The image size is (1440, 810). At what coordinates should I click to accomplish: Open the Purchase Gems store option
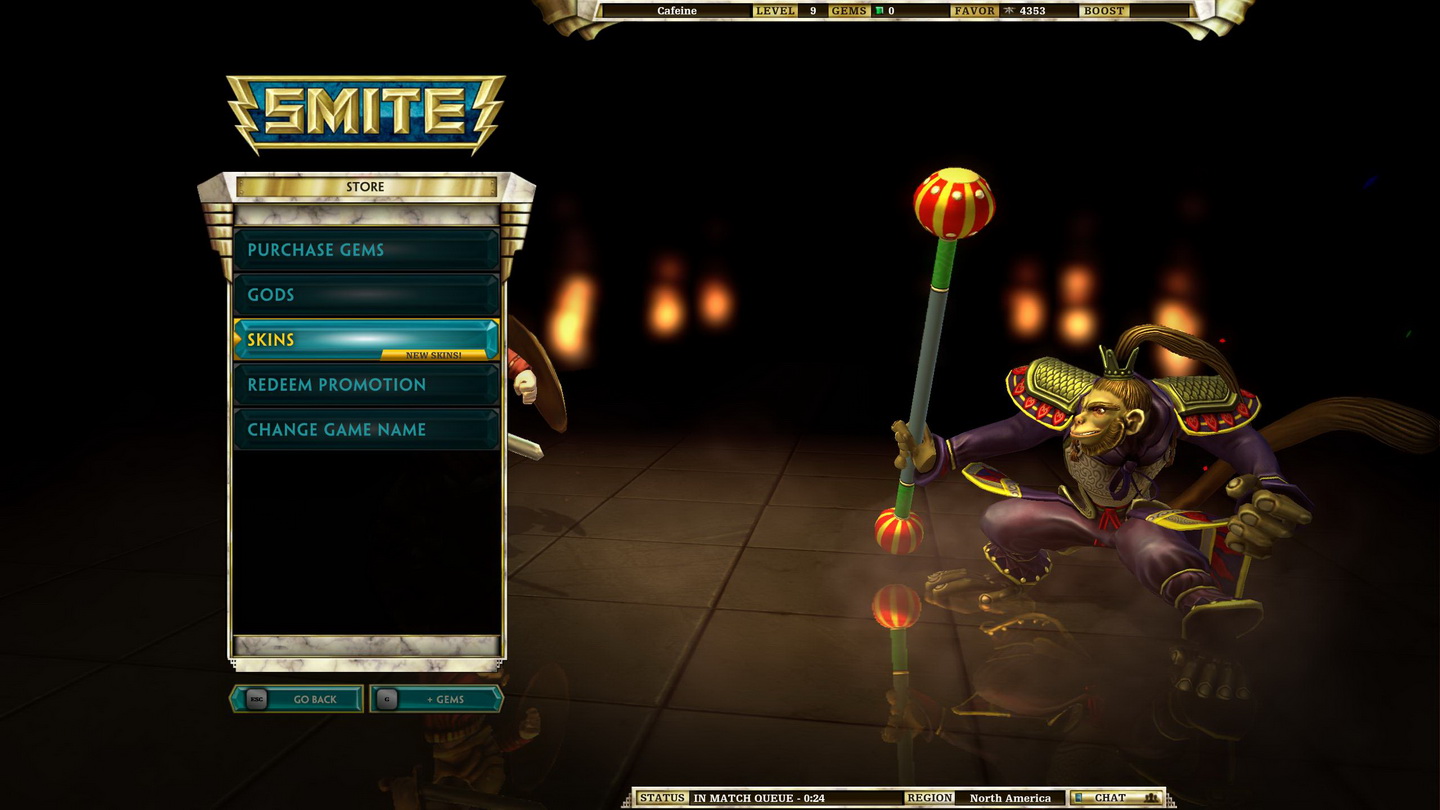coord(366,250)
